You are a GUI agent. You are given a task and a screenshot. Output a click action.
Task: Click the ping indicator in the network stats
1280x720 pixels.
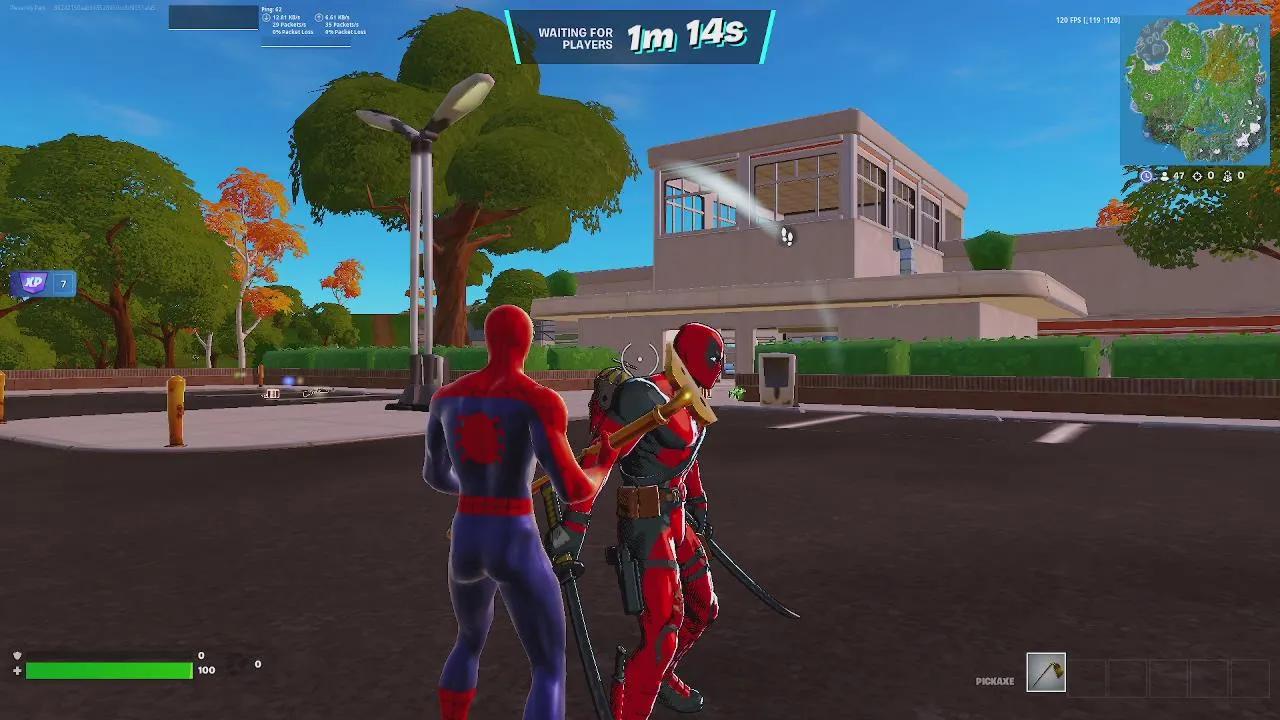point(272,8)
